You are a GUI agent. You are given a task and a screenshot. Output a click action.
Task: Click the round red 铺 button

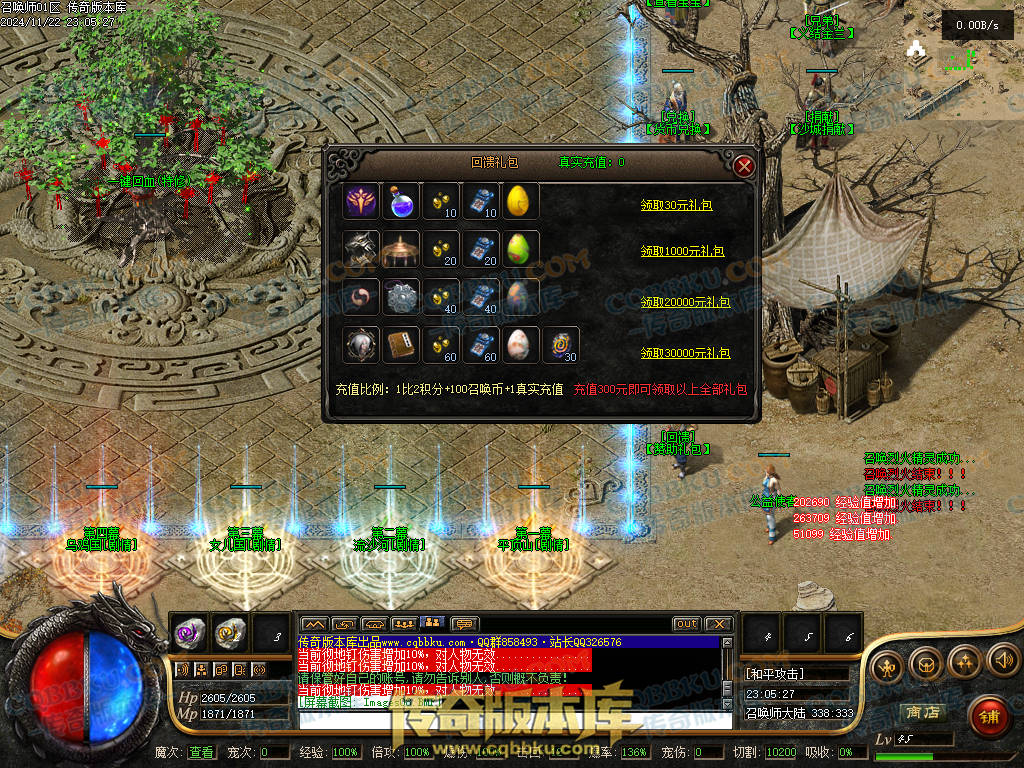click(989, 716)
